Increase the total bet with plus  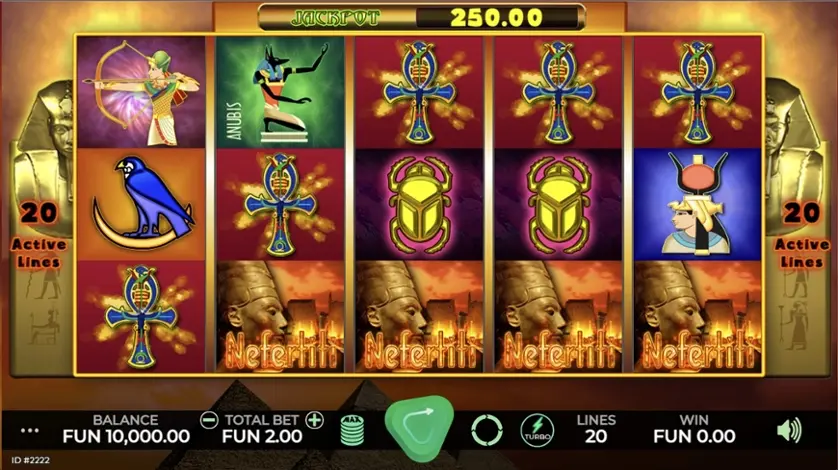pos(315,420)
